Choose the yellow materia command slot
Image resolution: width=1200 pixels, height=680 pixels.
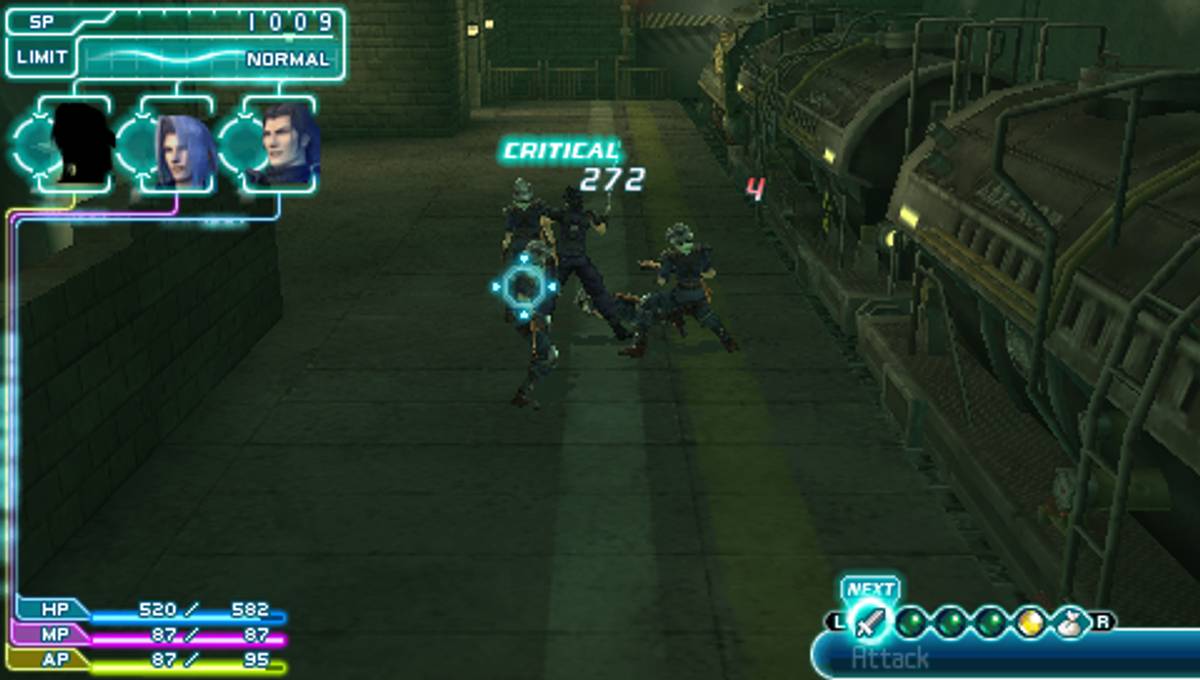click(1030, 622)
